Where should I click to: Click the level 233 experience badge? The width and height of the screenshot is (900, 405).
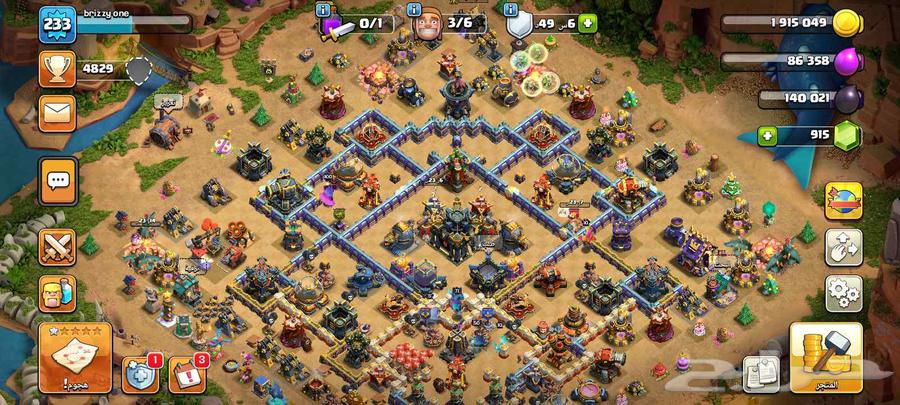coord(57,25)
